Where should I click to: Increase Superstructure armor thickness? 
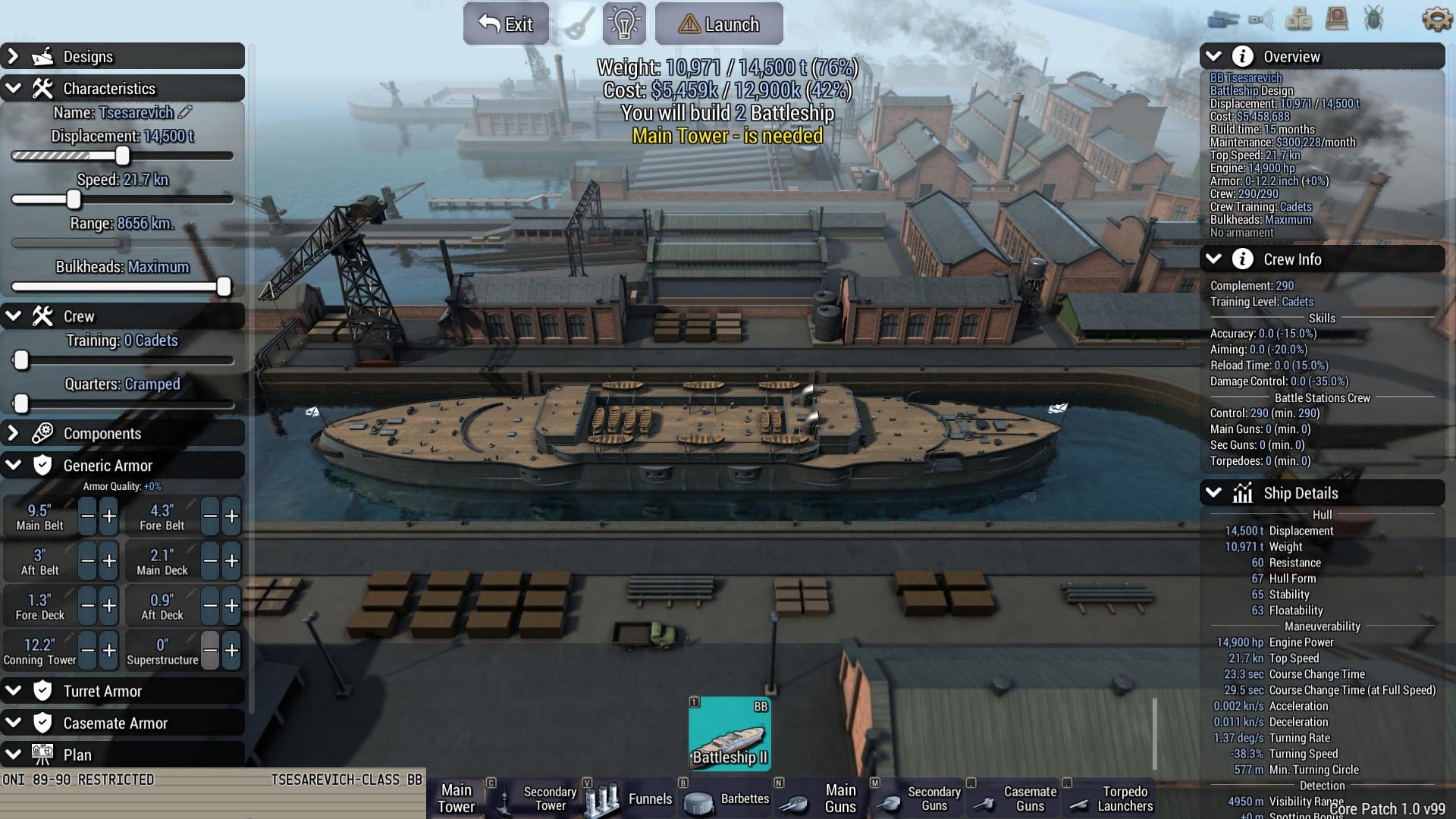(231, 651)
